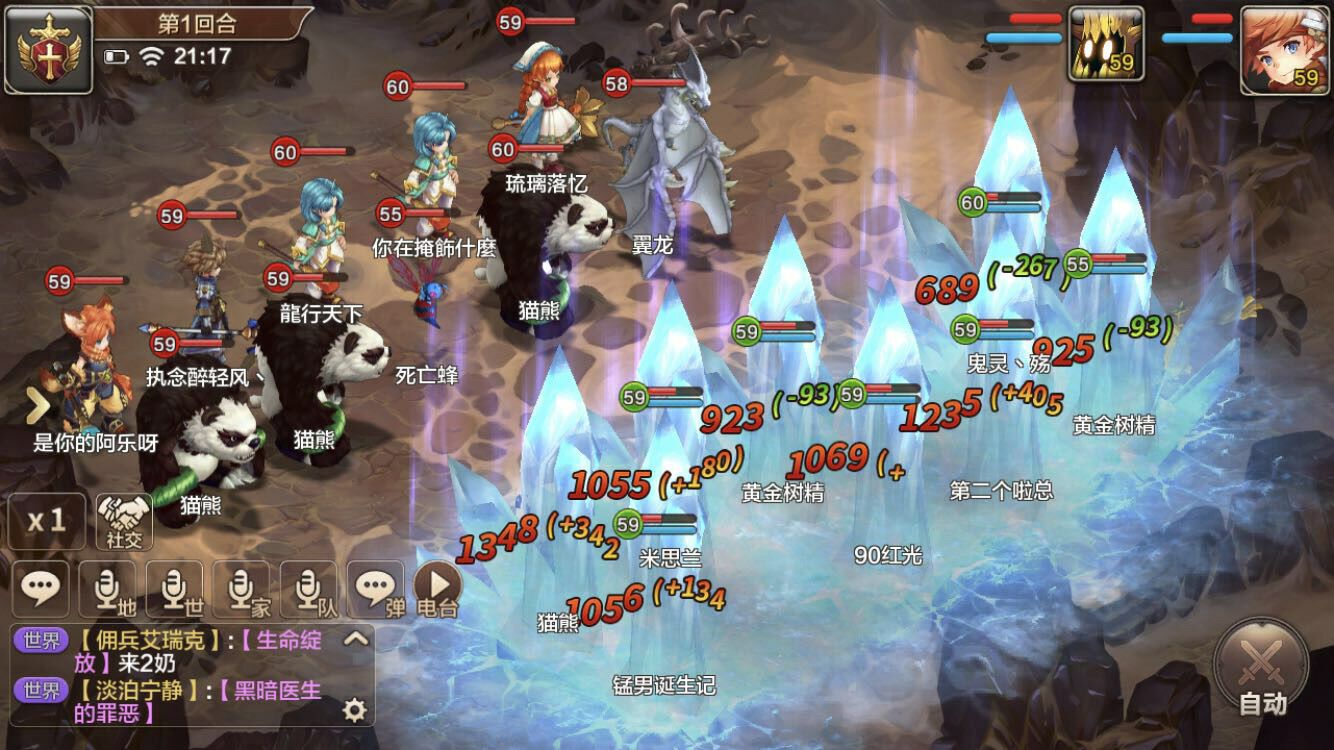Toggle the 自动 auto-battle button
1334x750 pixels.
click(x=1262, y=668)
